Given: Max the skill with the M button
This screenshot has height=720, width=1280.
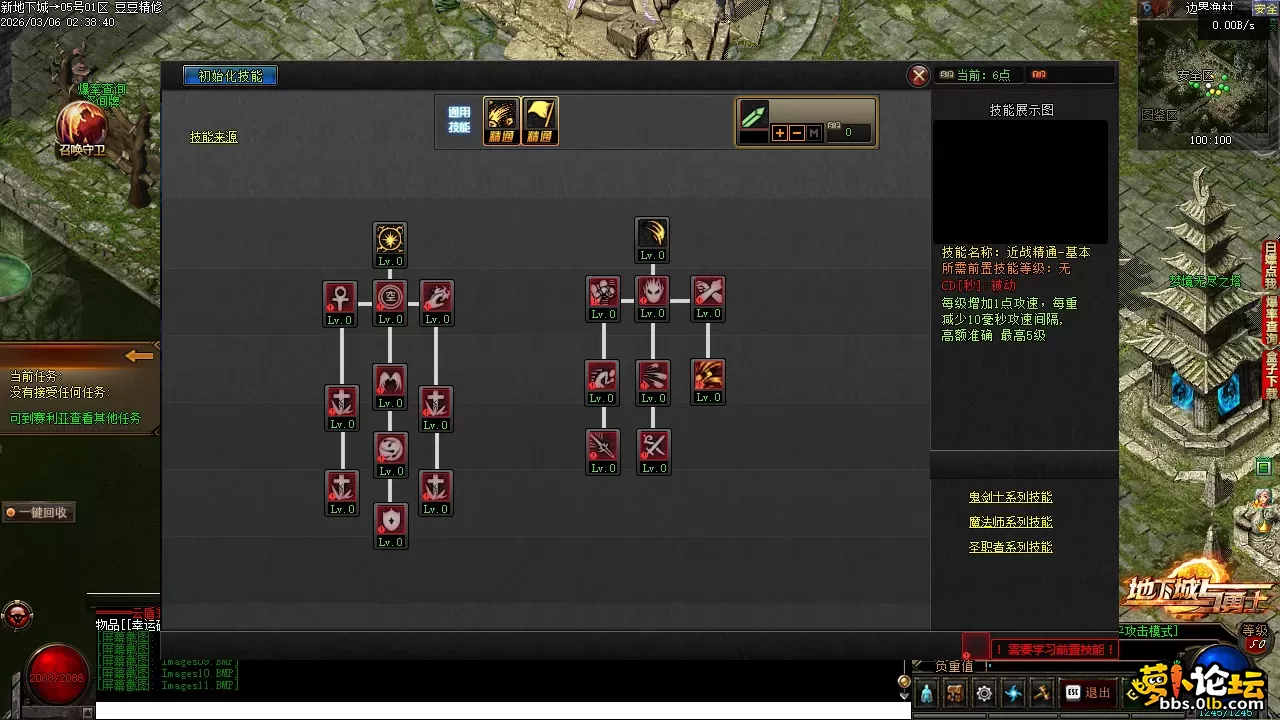Looking at the screenshot, I should point(814,133).
